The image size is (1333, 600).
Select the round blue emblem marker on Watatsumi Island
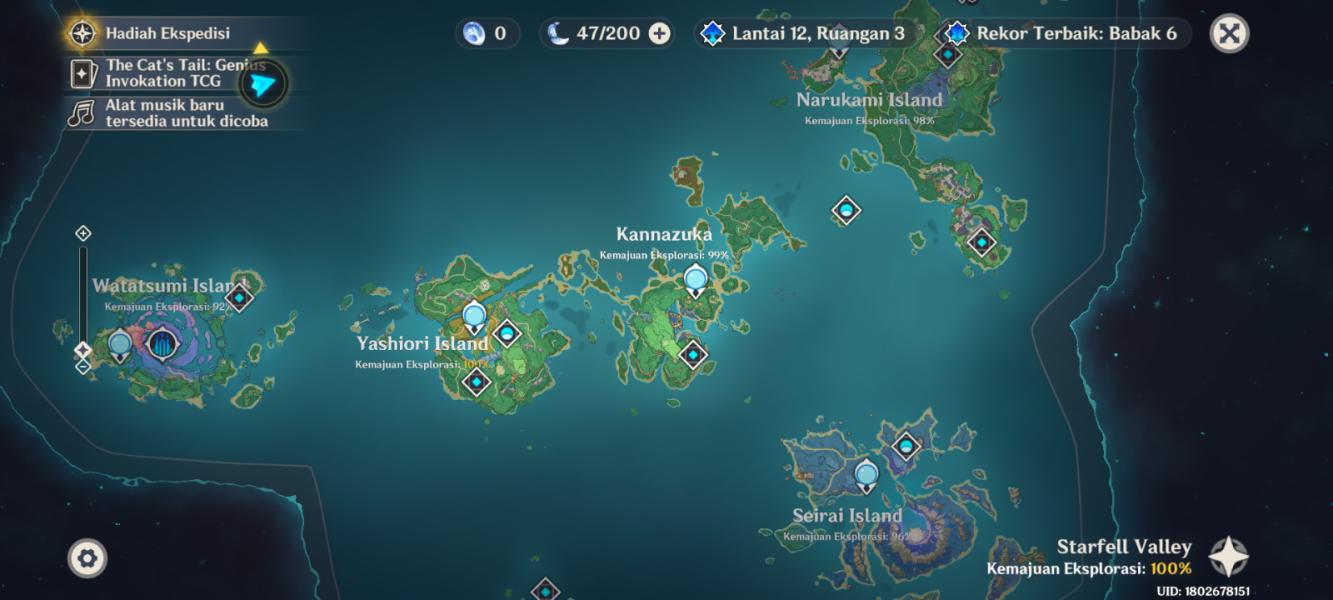pos(162,345)
